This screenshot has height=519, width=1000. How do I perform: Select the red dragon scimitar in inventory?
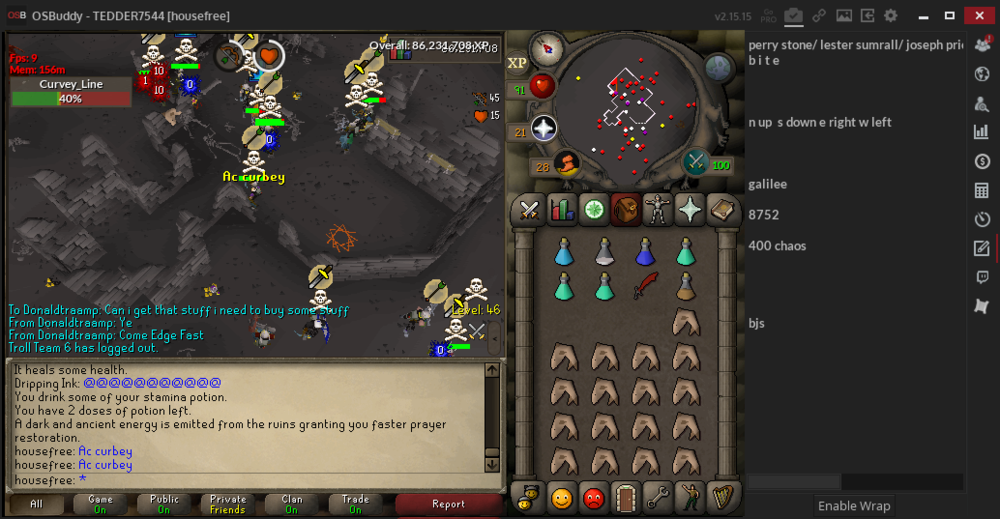click(x=645, y=286)
